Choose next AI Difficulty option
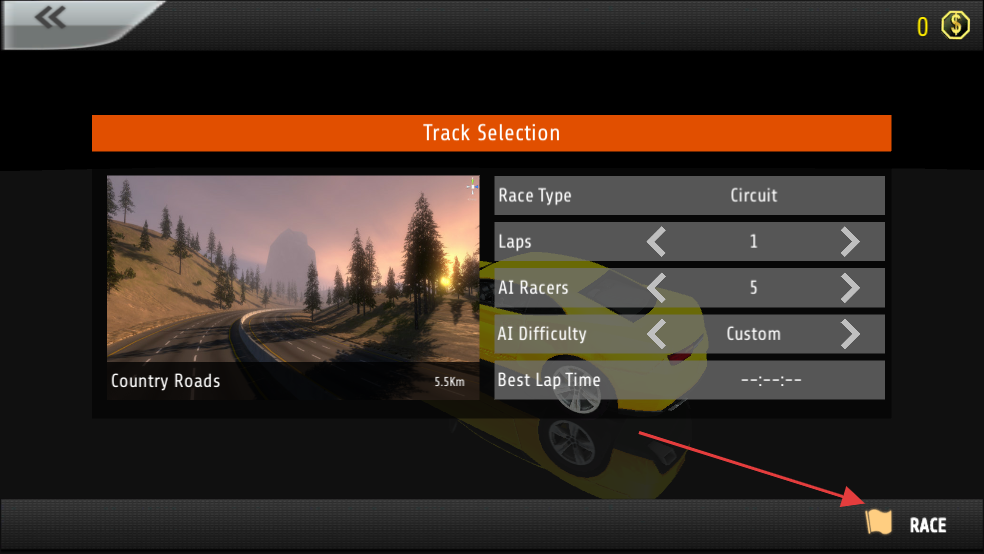 click(849, 334)
